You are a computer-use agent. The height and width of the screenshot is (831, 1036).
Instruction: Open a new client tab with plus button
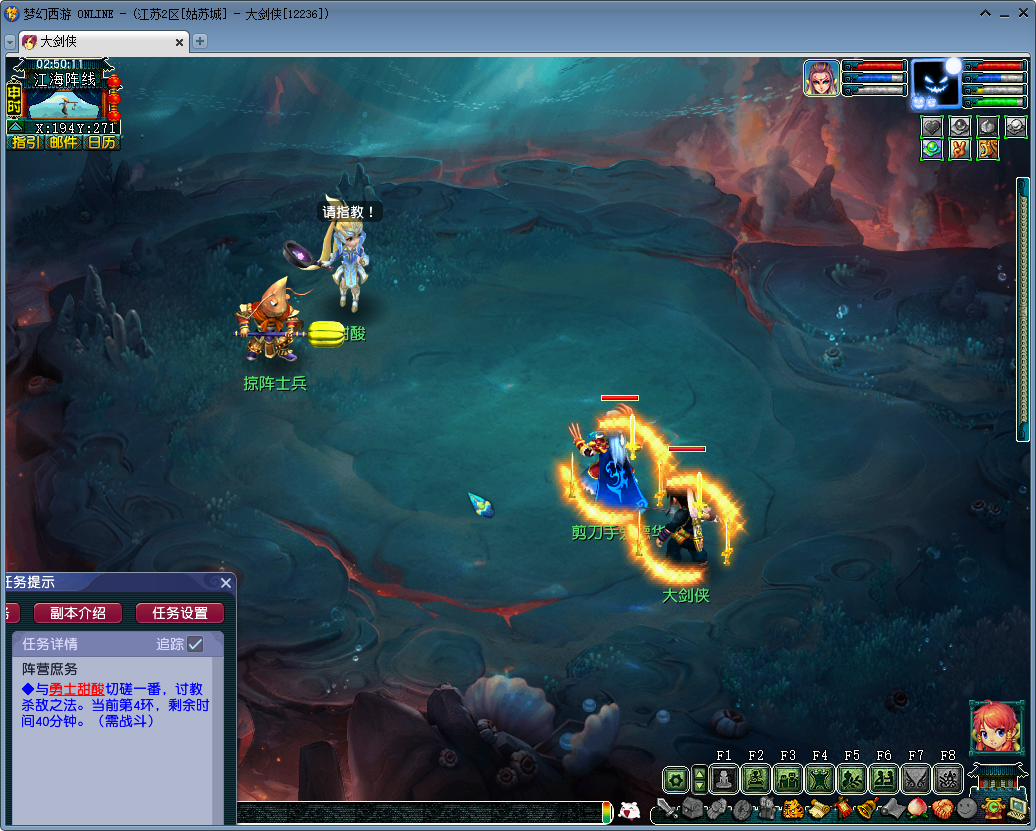coord(200,41)
